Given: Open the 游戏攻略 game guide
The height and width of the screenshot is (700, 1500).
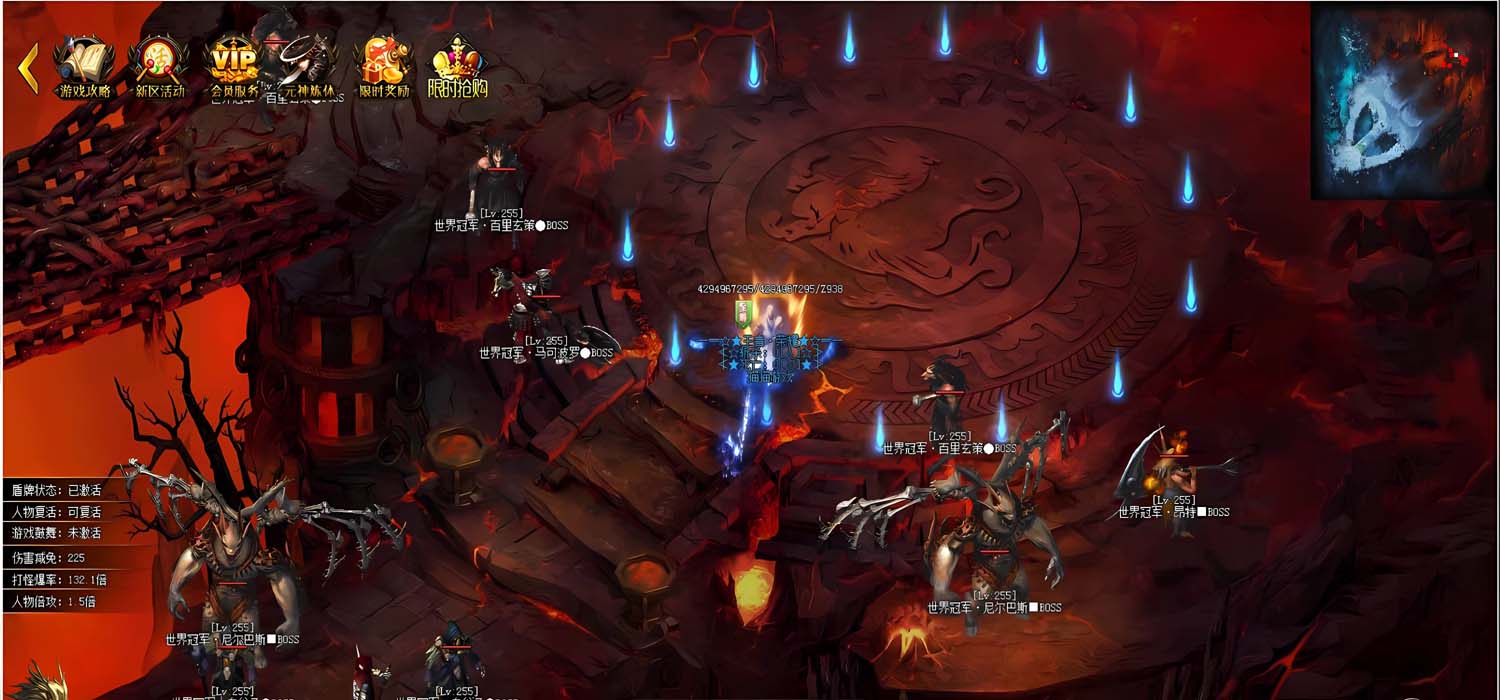Looking at the screenshot, I should pyautogui.click(x=85, y=67).
